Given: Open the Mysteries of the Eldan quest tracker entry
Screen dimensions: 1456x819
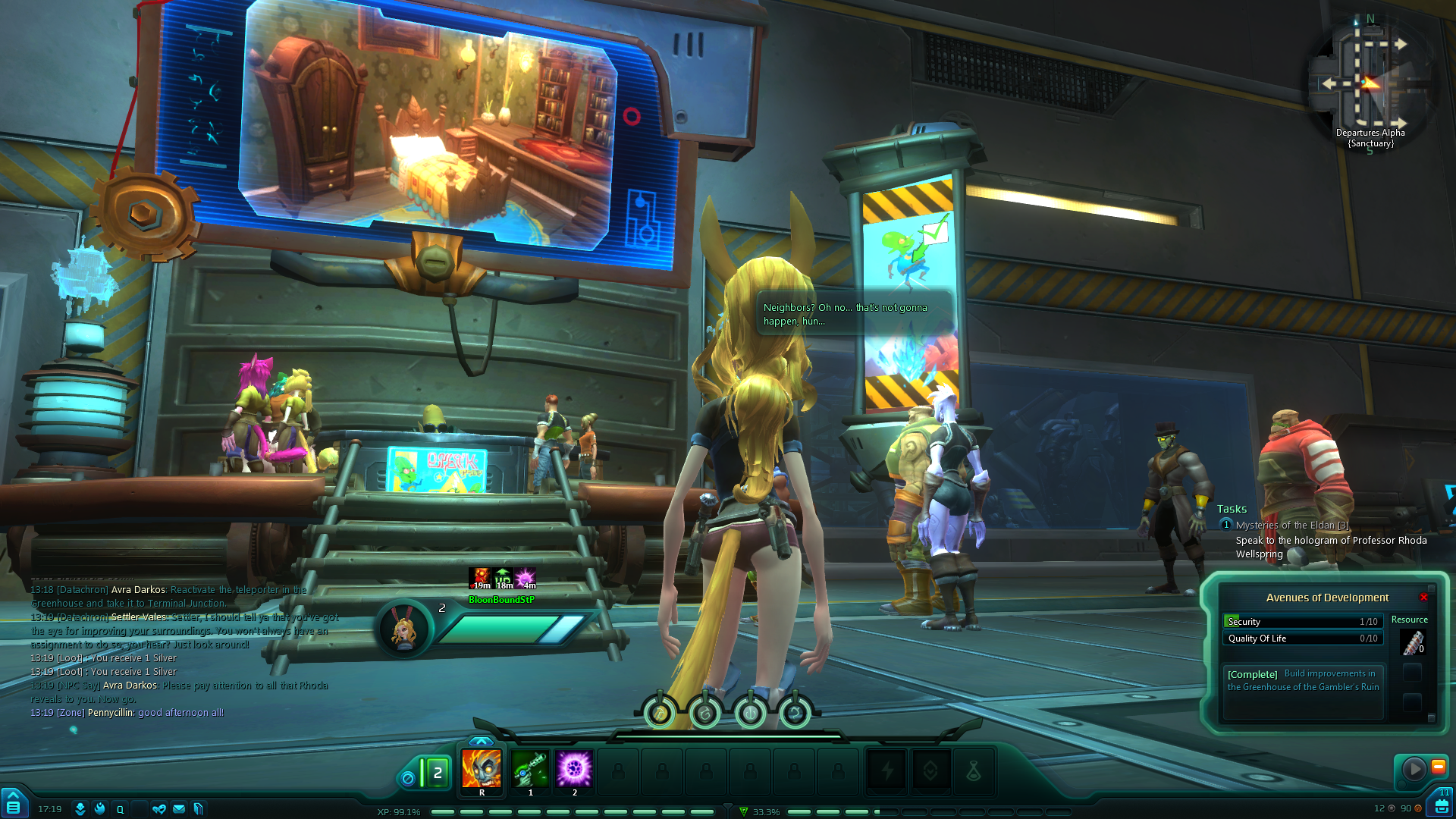Looking at the screenshot, I should click(1291, 525).
